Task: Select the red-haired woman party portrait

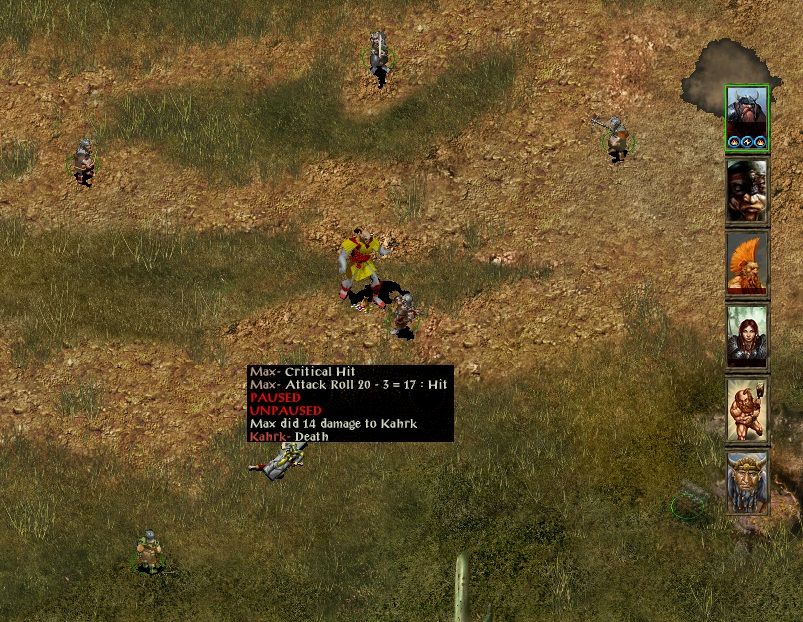Action: tap(746, 336)
